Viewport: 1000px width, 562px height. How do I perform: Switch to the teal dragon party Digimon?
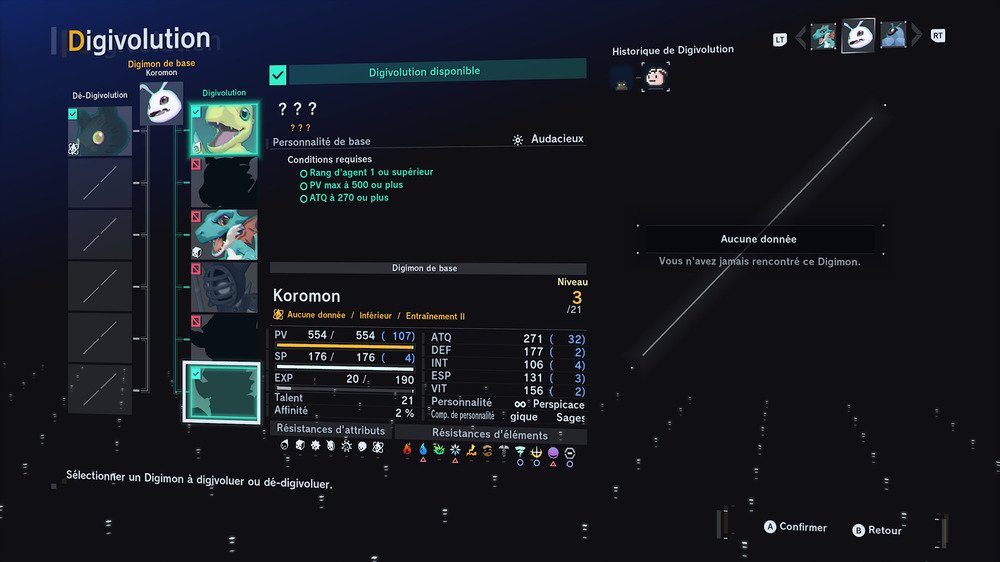(x=824, y=37)
